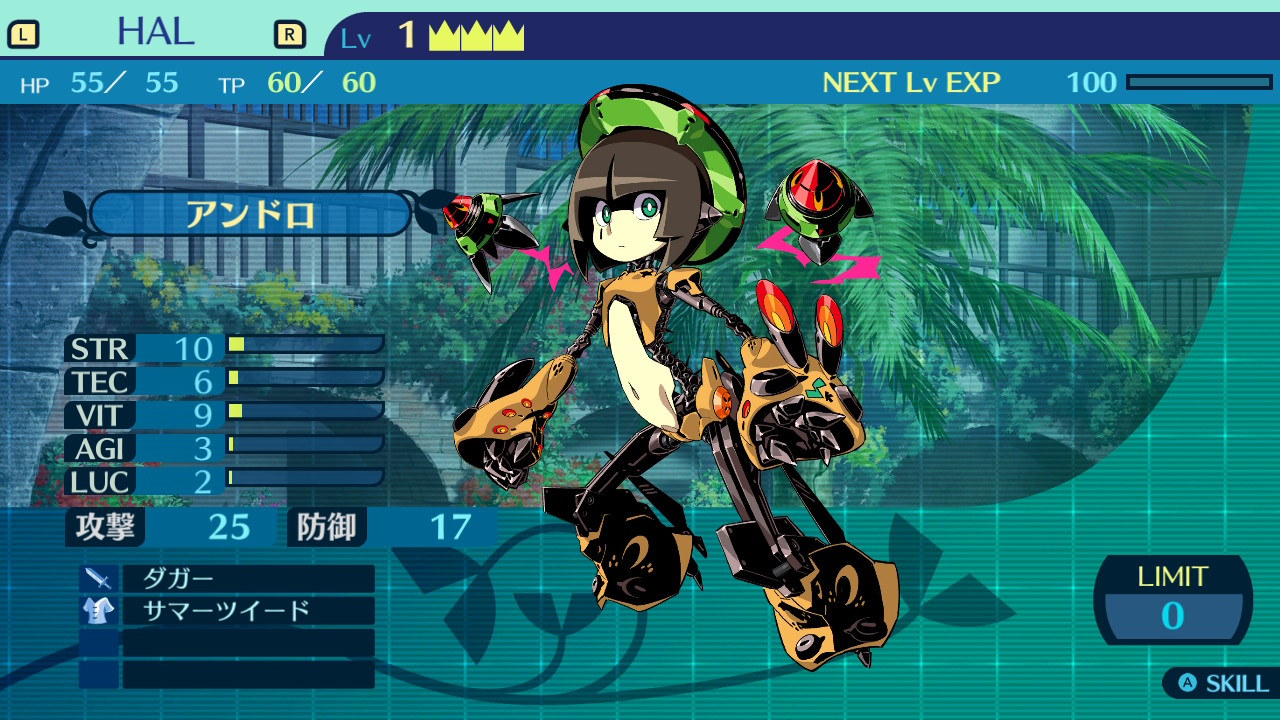Viewport: 1280px width, 720px height.
Task: Click the HAL character name header
Action: [x=156, y=33]
